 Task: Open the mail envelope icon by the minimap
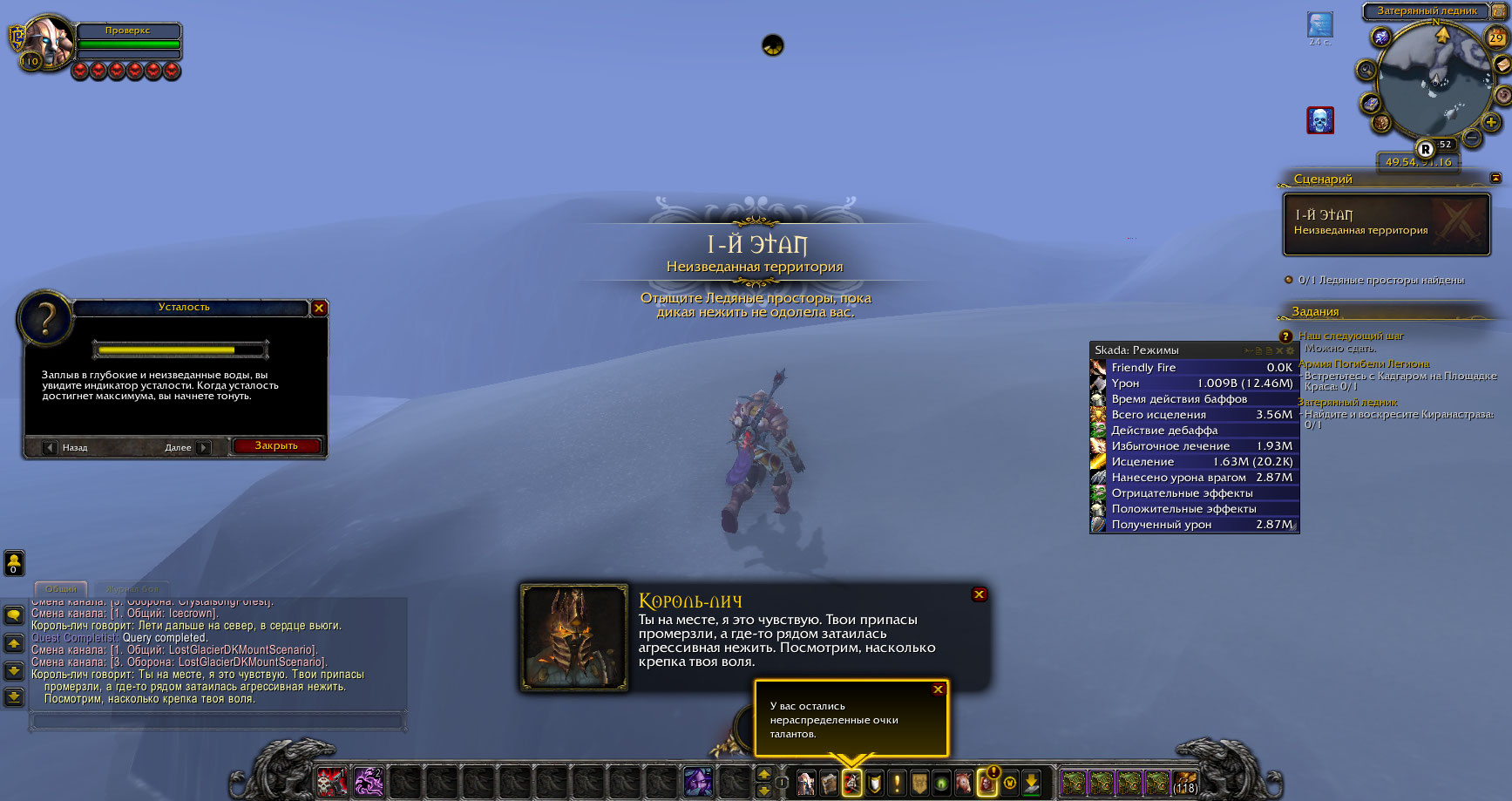point(1502,65)
